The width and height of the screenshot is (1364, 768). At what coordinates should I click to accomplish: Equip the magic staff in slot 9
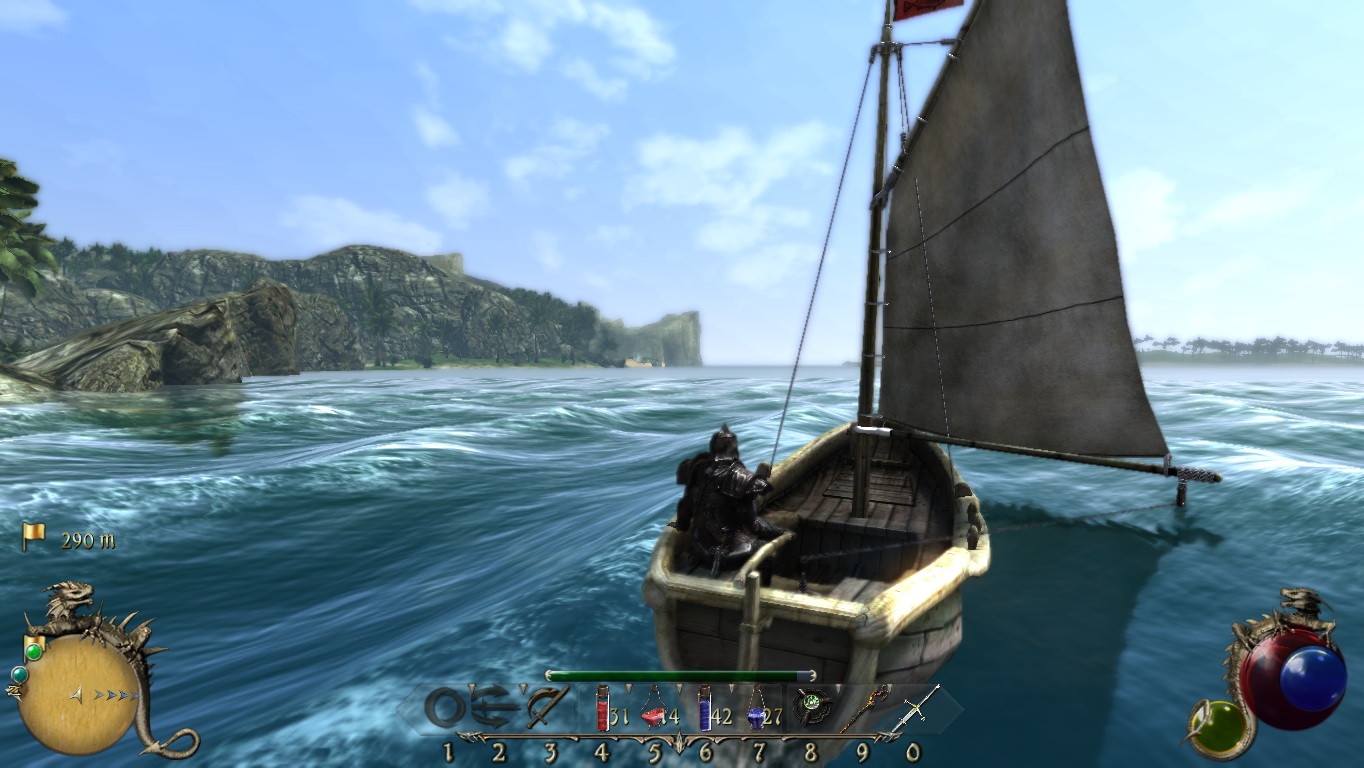pyautogui.click(x=864, y=707)
